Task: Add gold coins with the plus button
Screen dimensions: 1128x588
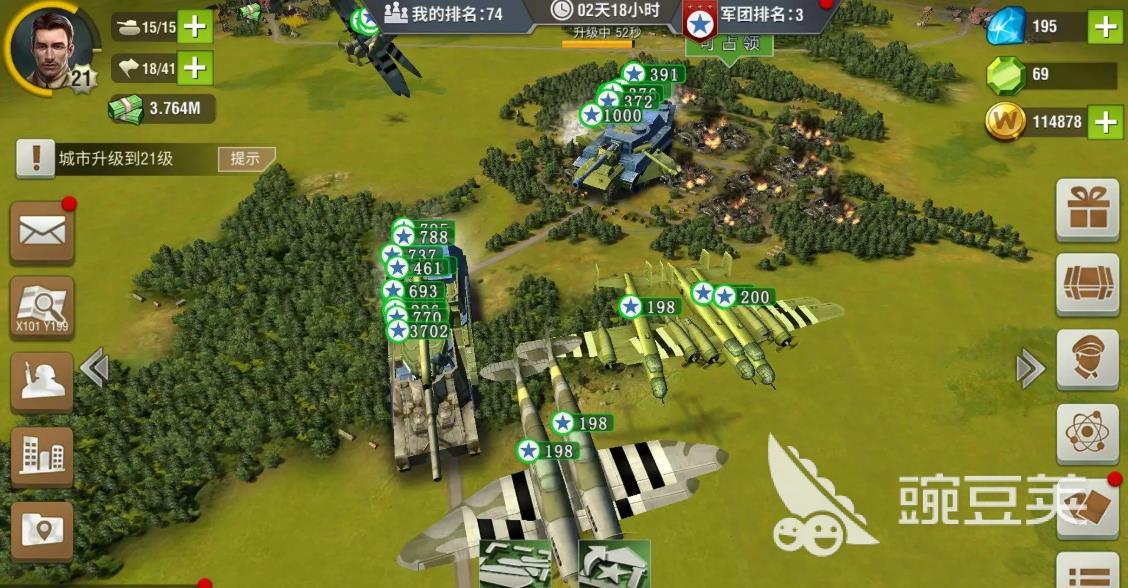Action: coord(1104,122)
